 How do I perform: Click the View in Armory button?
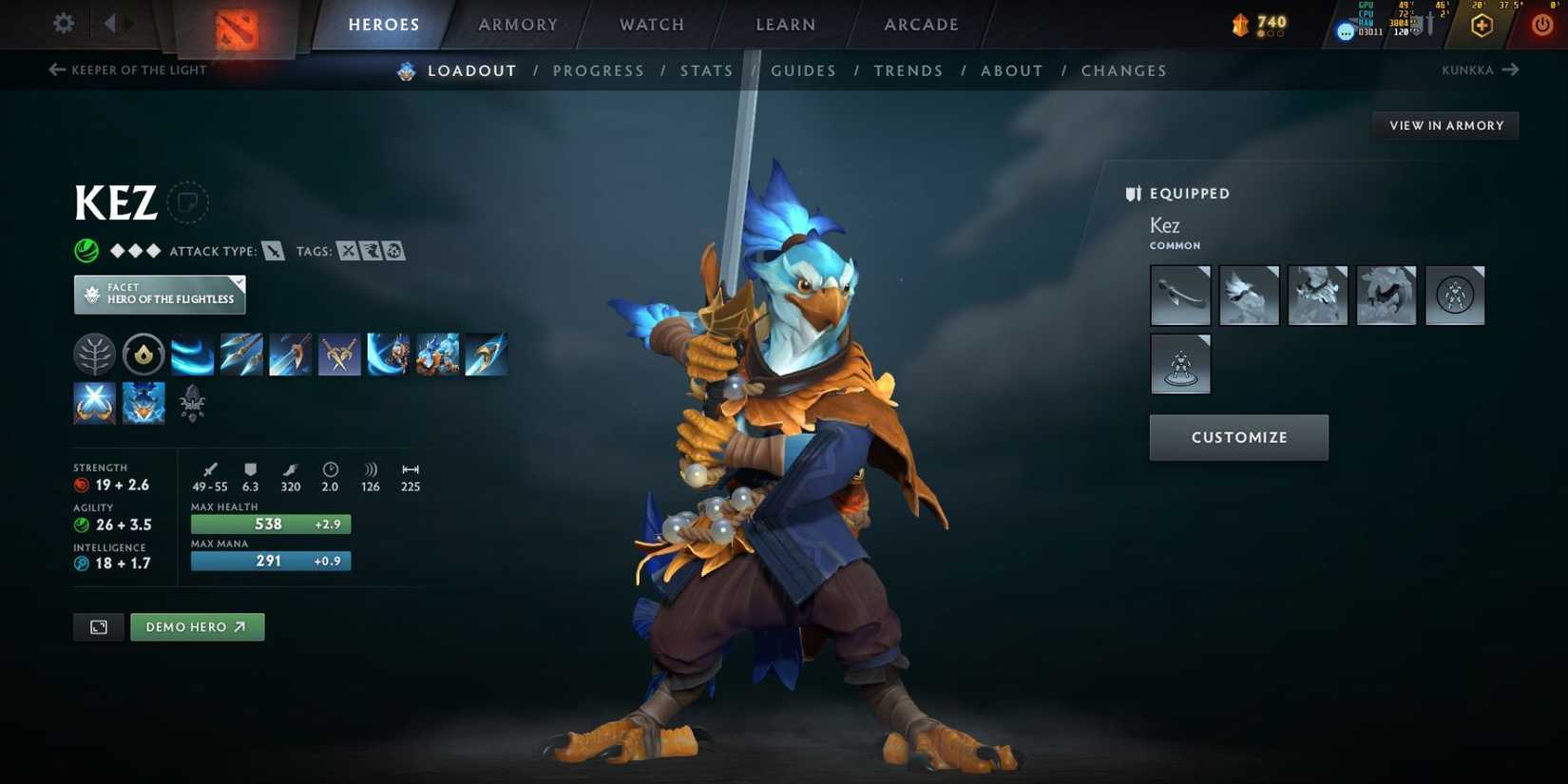click(x=1445, y=124)
